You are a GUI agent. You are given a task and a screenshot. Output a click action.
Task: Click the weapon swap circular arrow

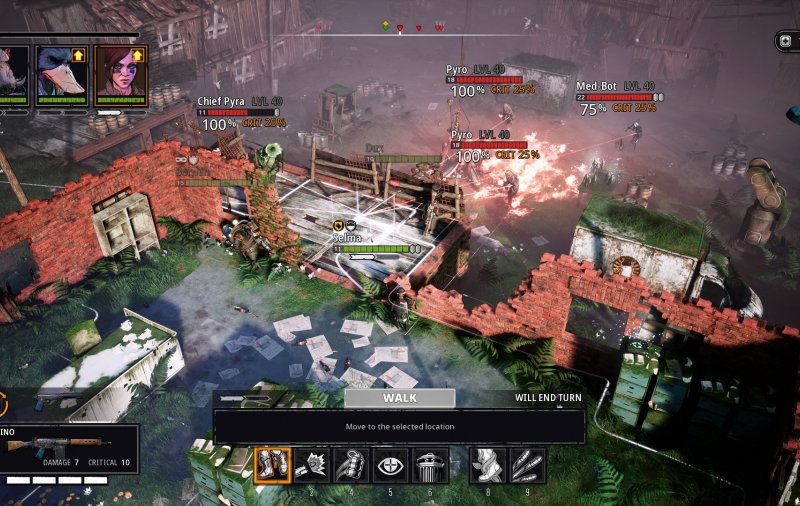pyautogui.click(x=3, y=403)
